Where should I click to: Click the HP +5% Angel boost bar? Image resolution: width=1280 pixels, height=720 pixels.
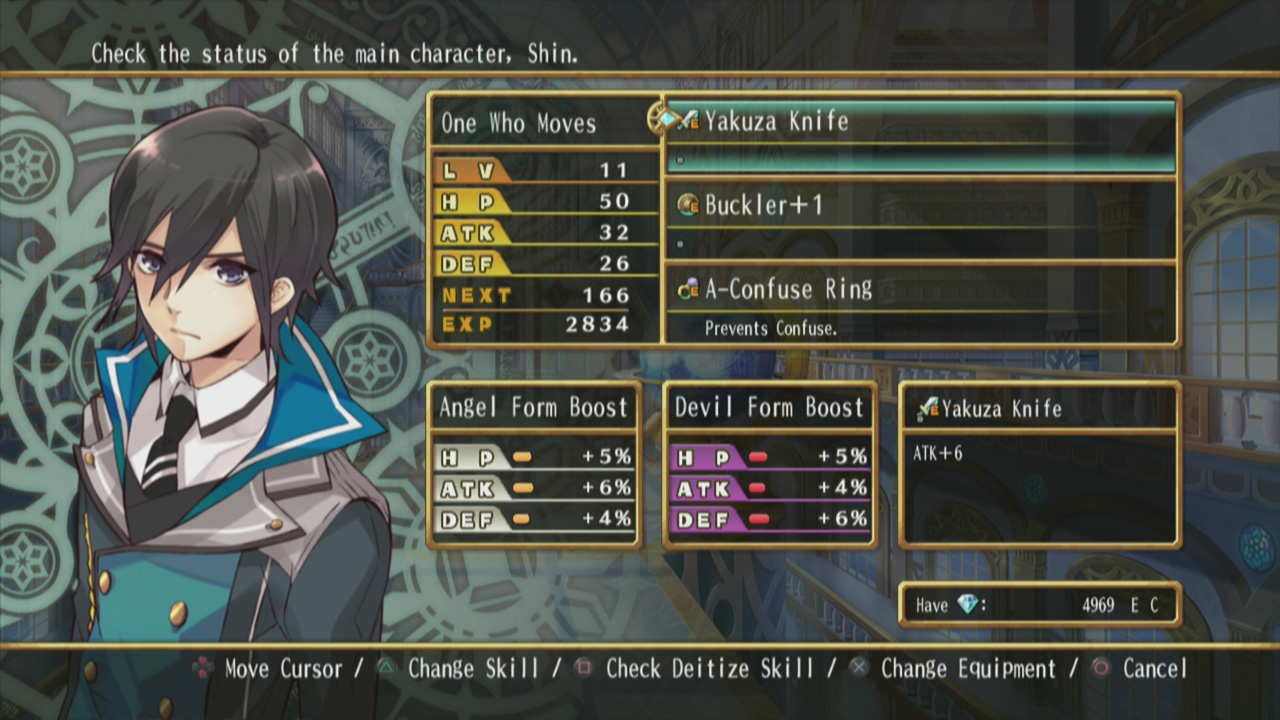(535, 458)
